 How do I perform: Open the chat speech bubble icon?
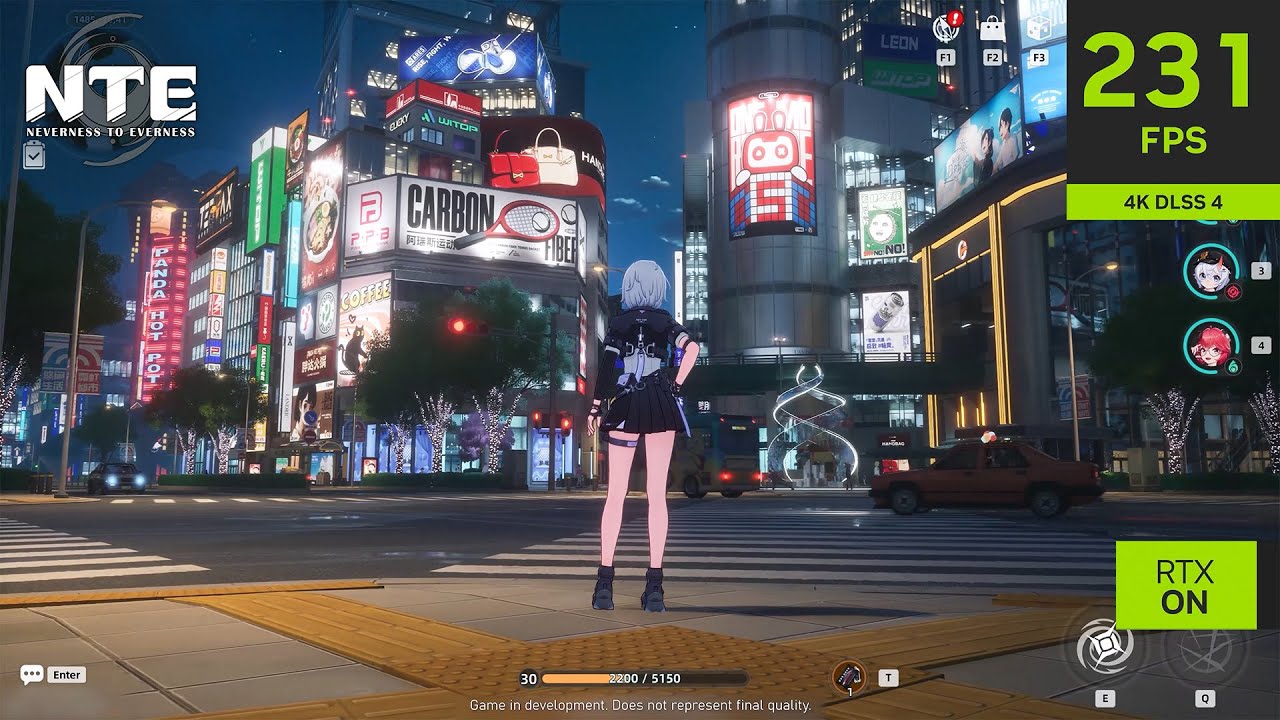click(32, 675)
